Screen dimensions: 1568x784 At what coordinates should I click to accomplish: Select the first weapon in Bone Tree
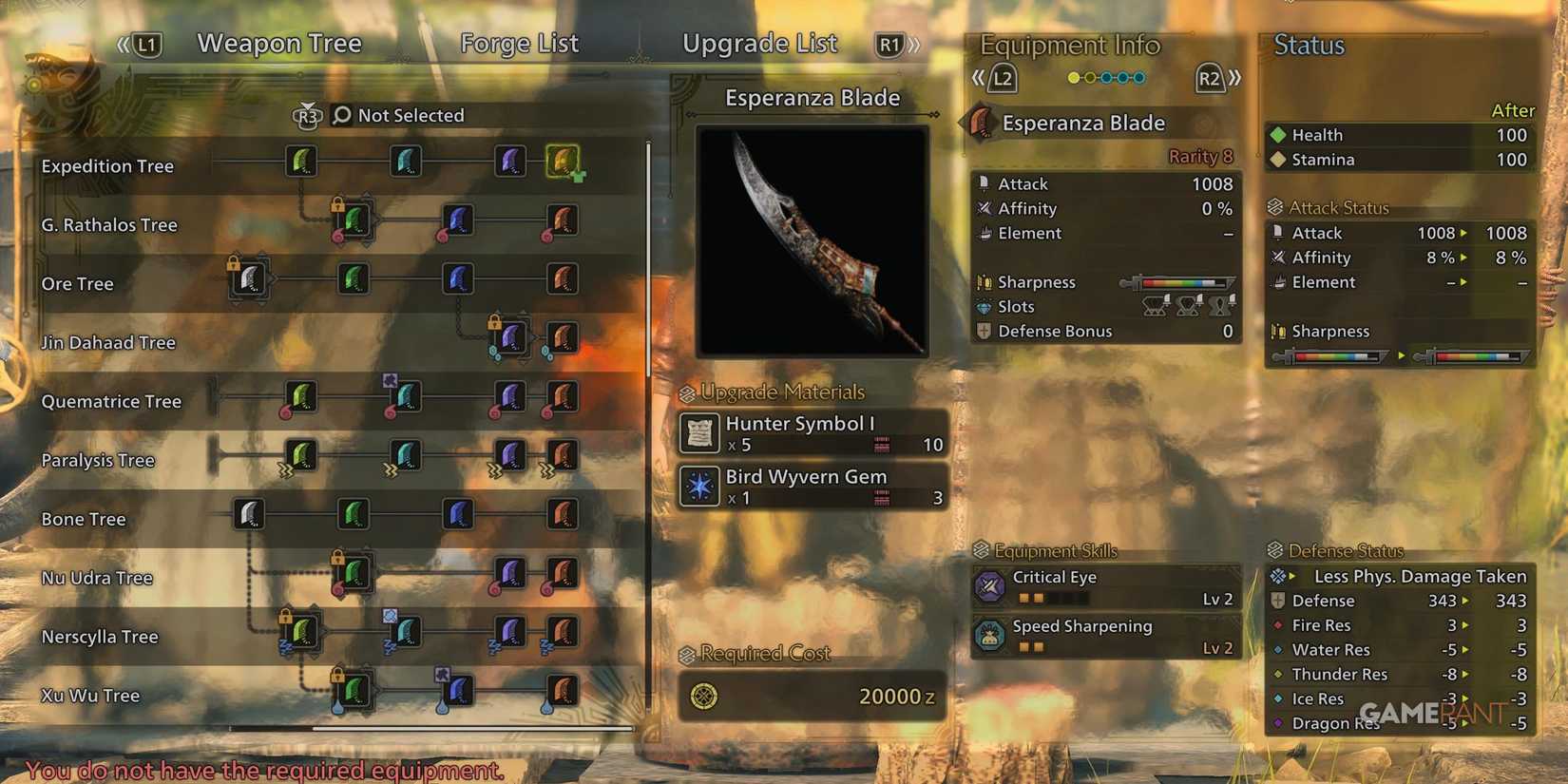[249, 515]
